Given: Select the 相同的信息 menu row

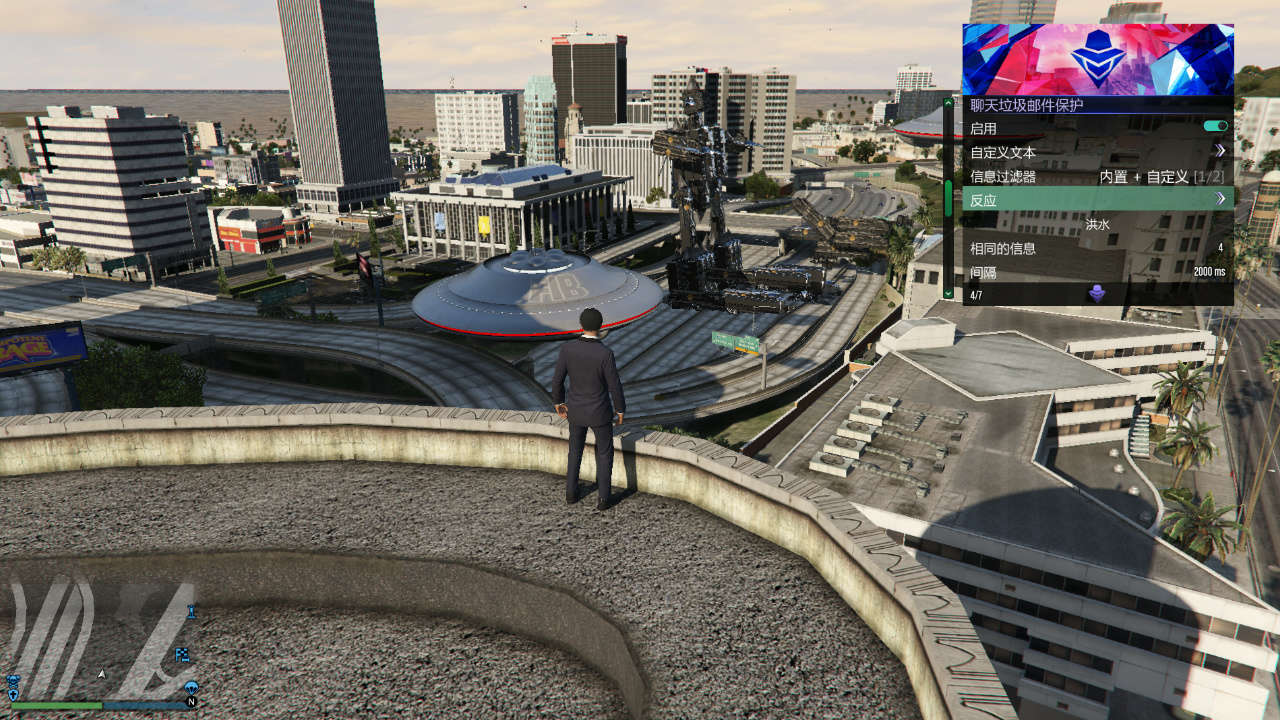Looking at the screenshot, I should coord(1097,248).
